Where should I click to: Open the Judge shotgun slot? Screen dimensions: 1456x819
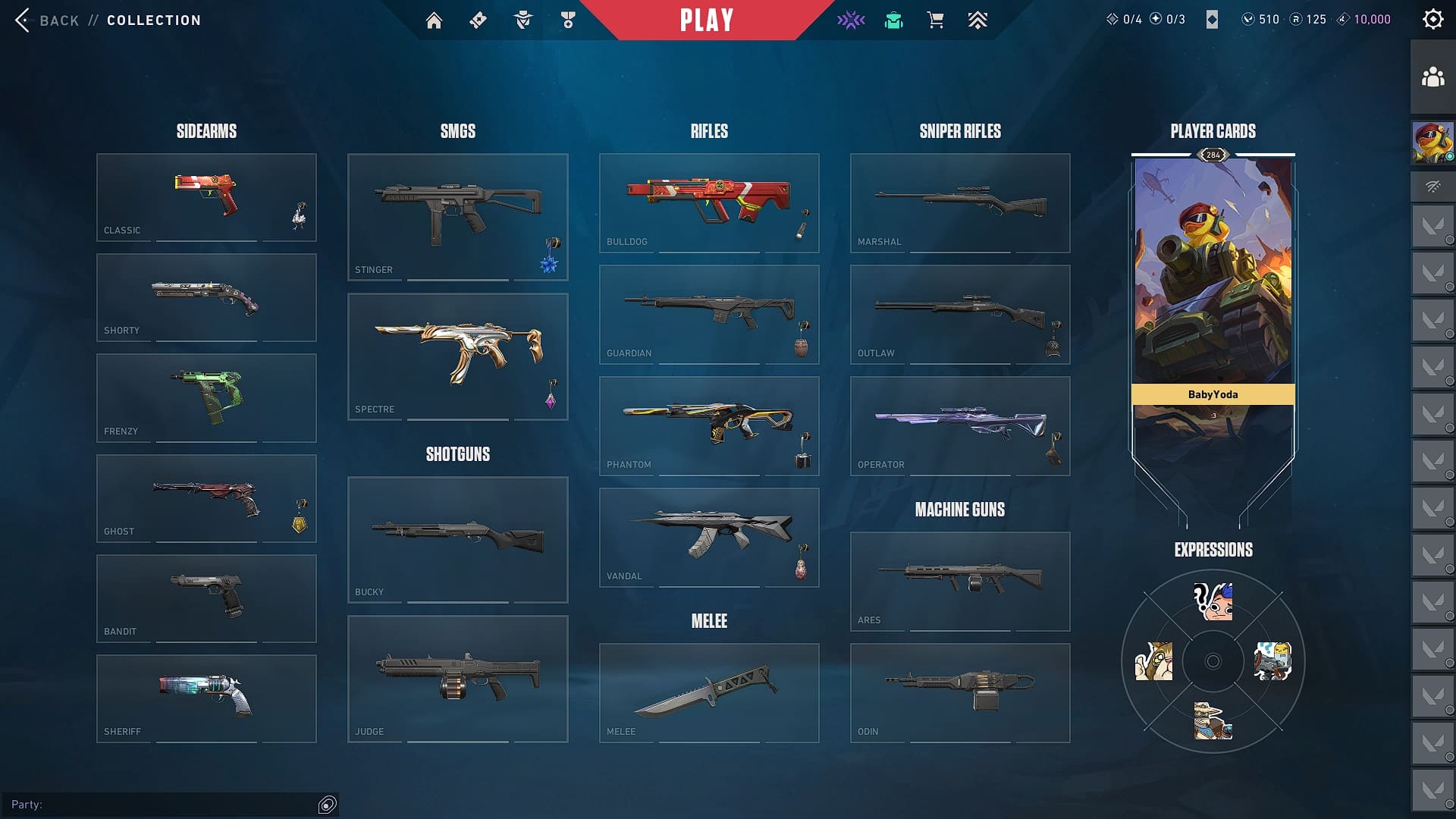coord(457,679)
